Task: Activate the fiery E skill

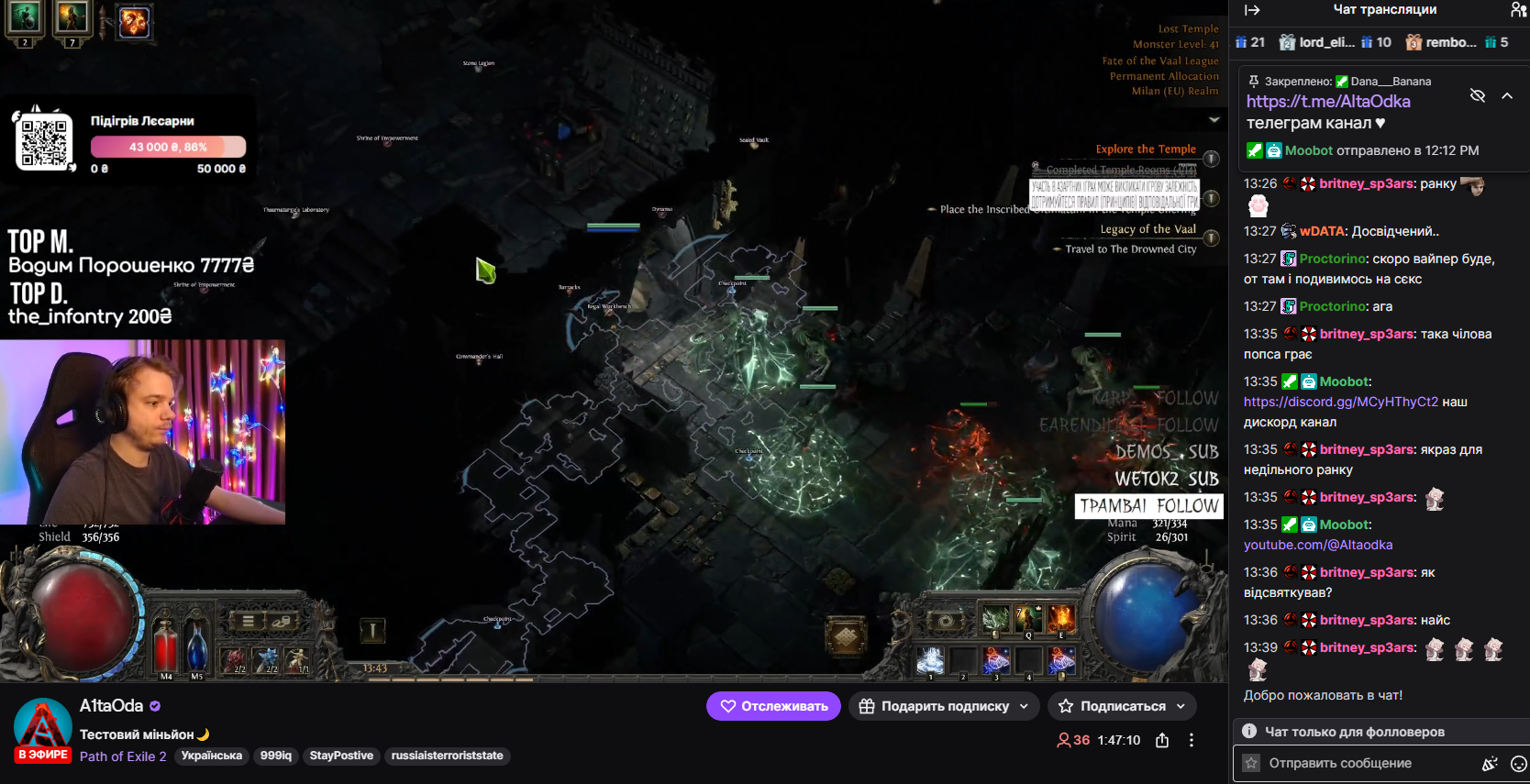Action: click(1061, 619)
